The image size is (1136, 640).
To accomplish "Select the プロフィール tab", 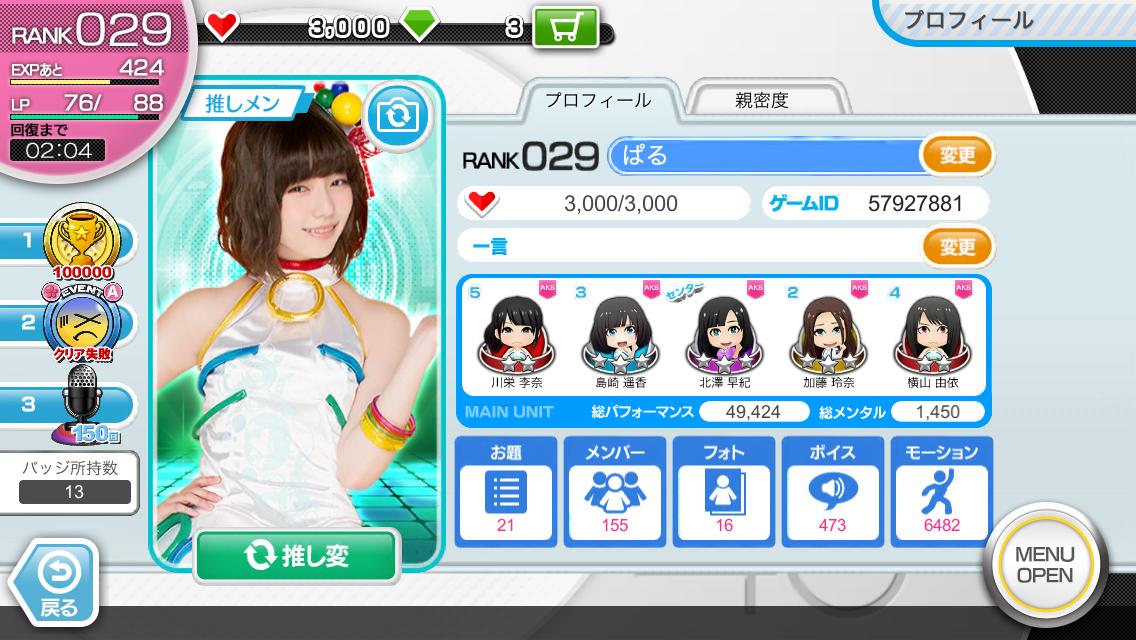I will click(x=597, y=100).
